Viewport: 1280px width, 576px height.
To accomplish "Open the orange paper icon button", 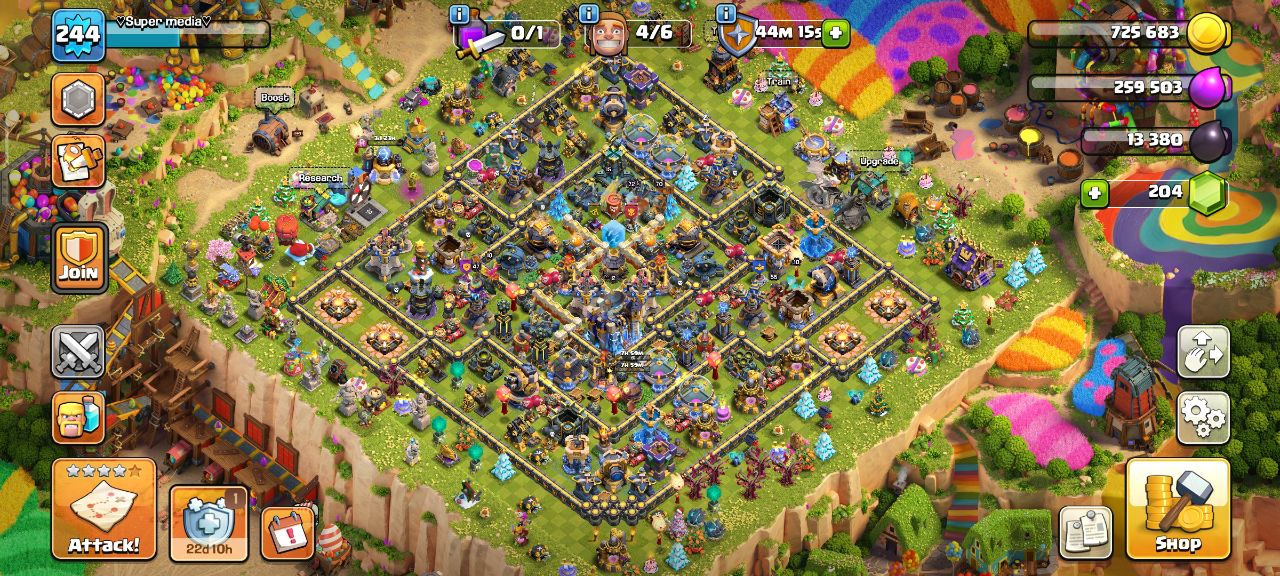I will 78,161.
